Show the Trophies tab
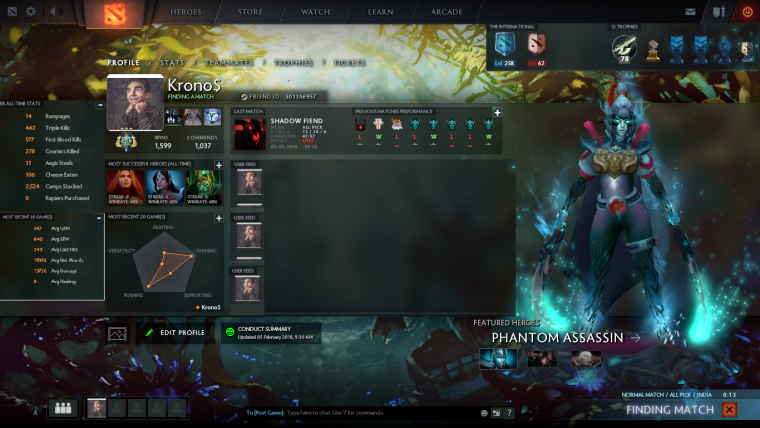760x428 pixels. [294, 63]
